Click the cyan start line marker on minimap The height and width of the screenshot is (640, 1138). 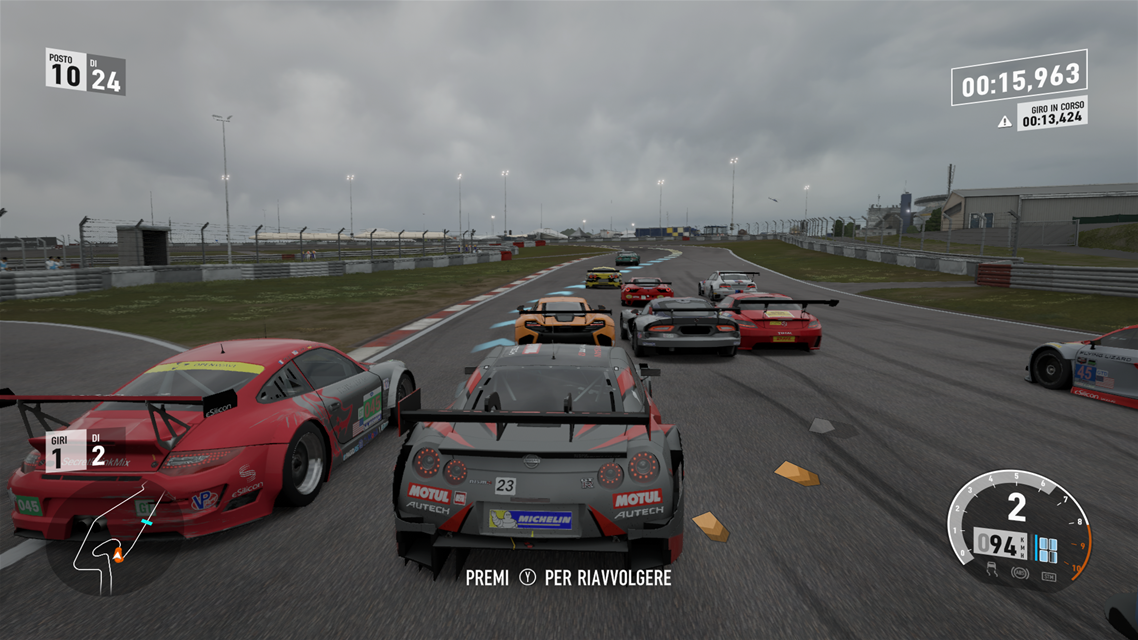[x=146, y=522]
